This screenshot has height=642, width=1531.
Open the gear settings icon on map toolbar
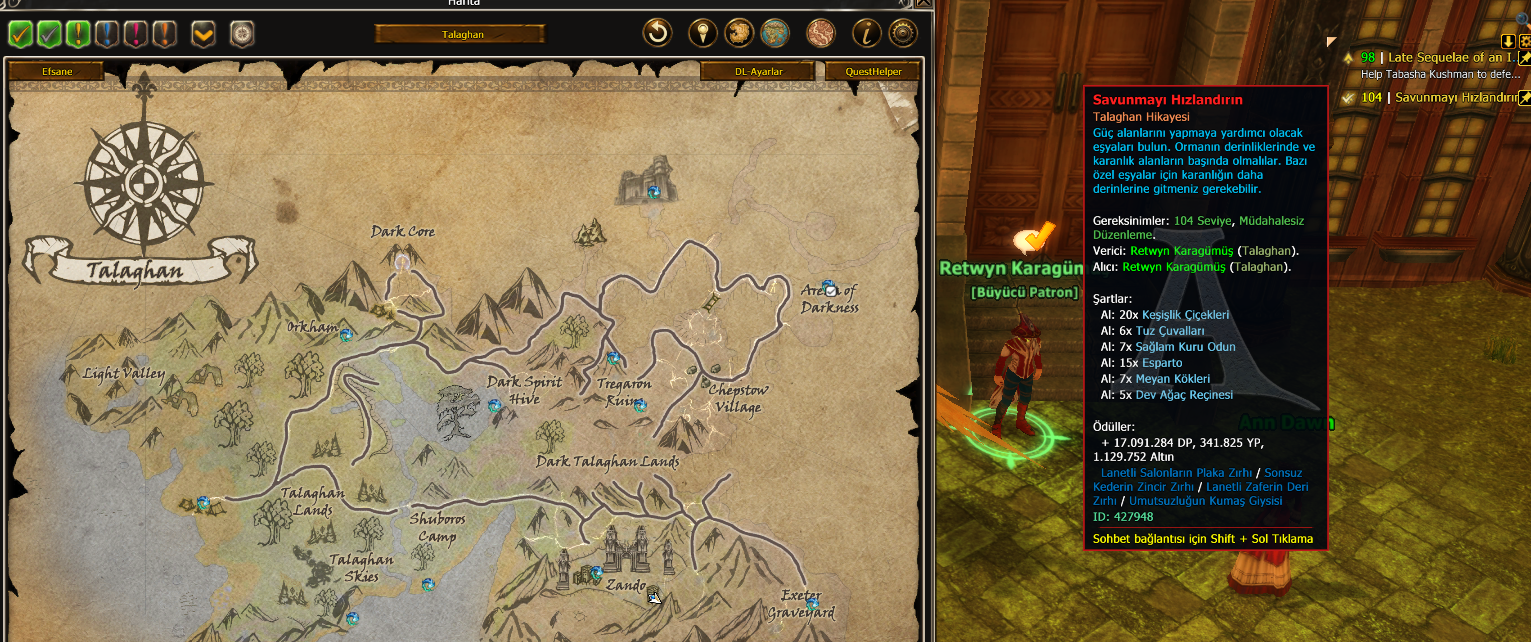[x=903, y=34]
